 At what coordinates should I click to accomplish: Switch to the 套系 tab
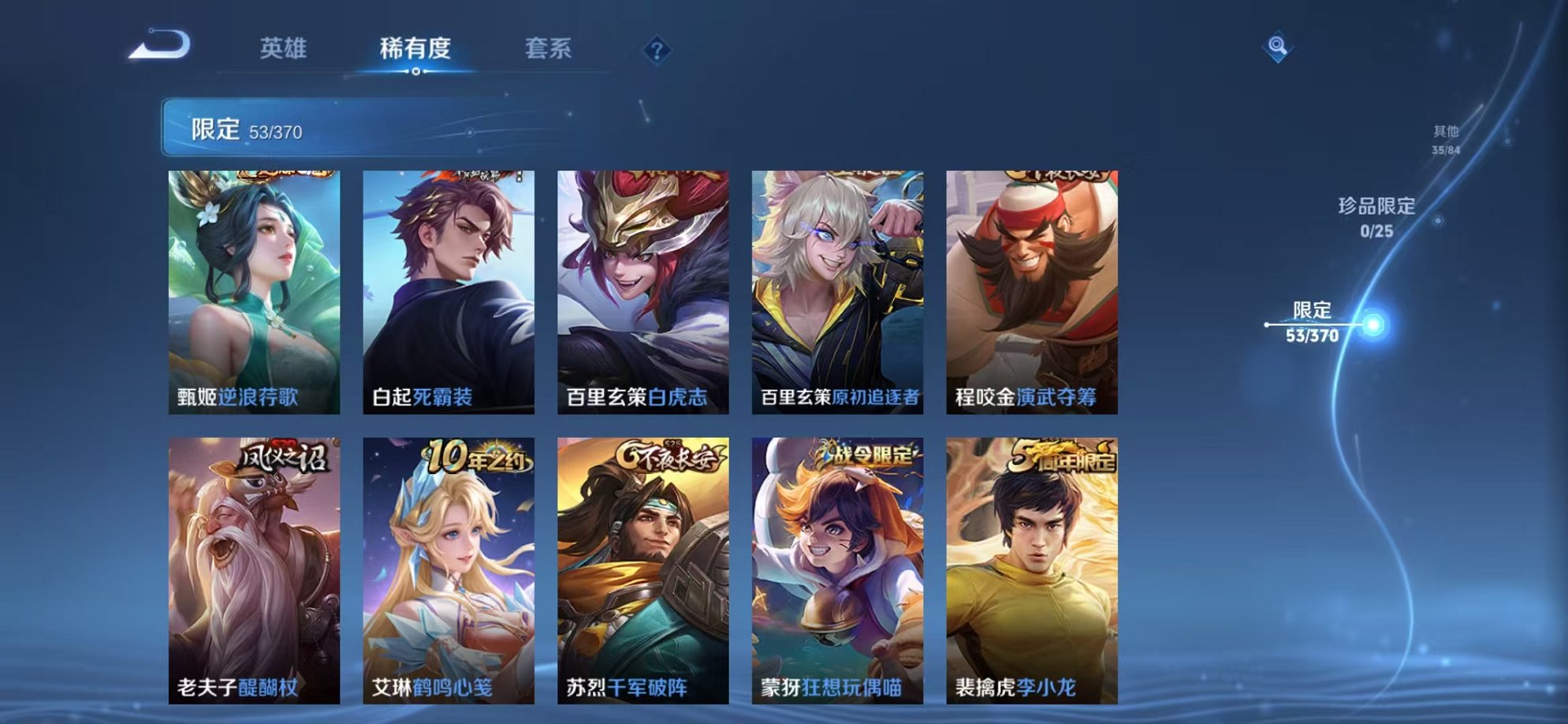tap(549, 49)
